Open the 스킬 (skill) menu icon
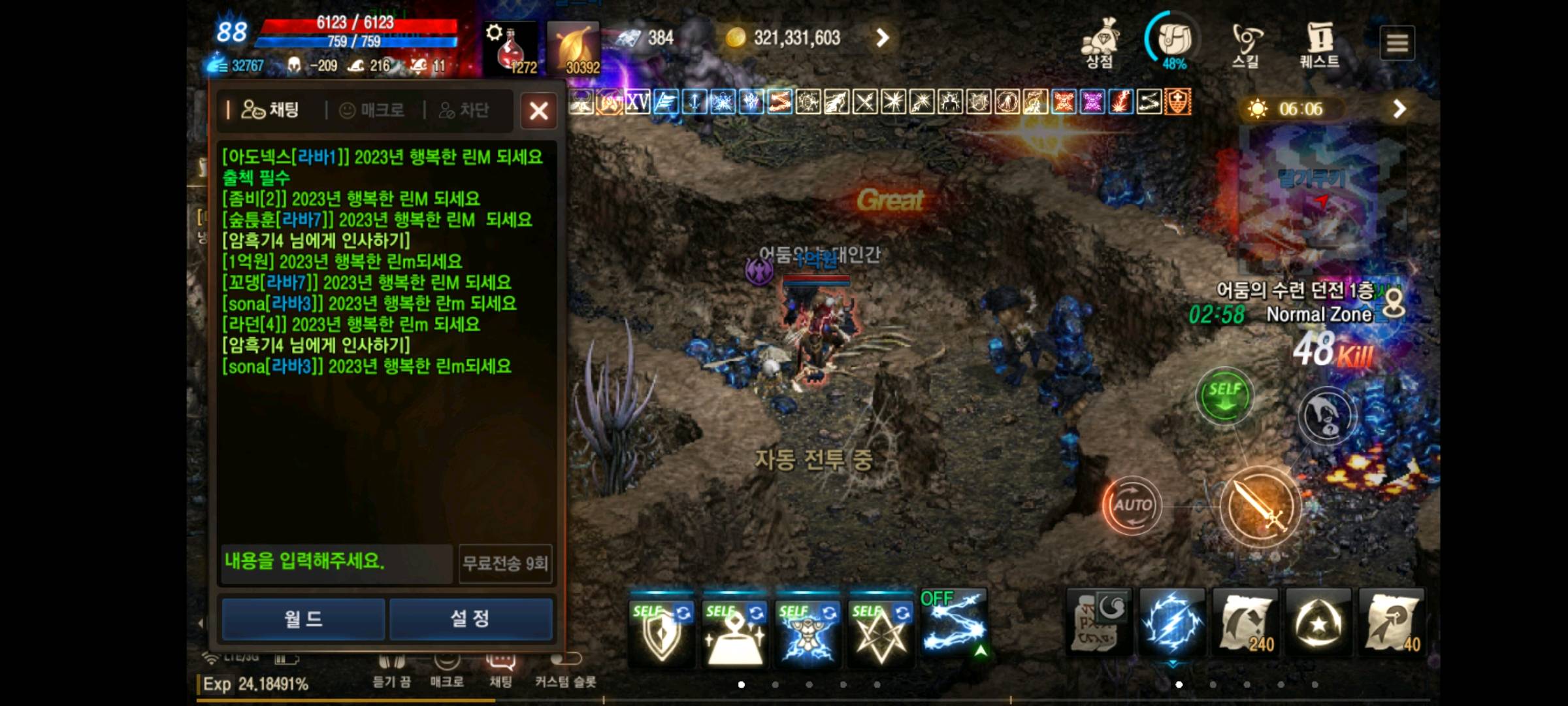 point(1245,39)
